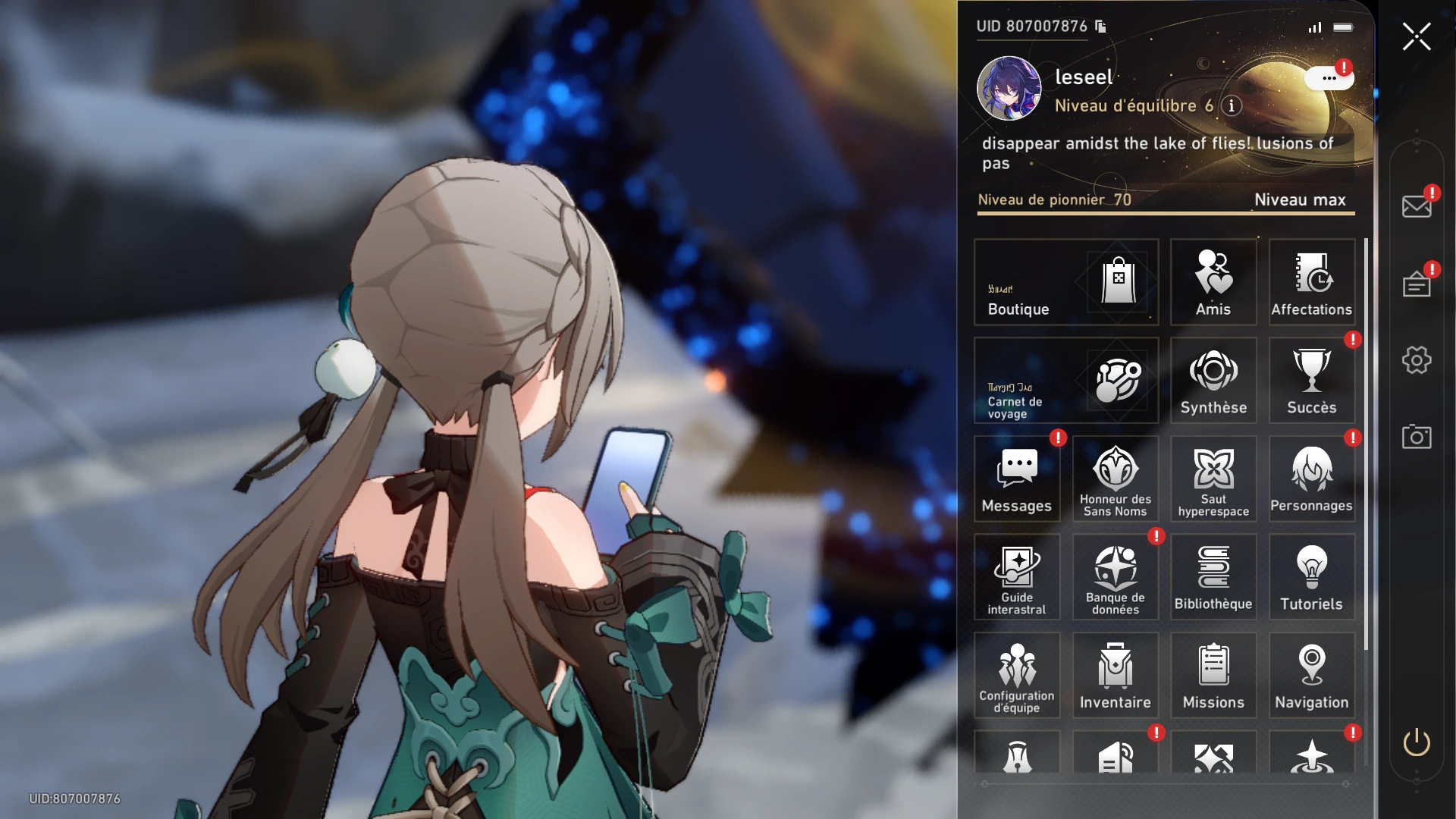
Task: Open the Amis friends list
Action: coord(1213,282)
